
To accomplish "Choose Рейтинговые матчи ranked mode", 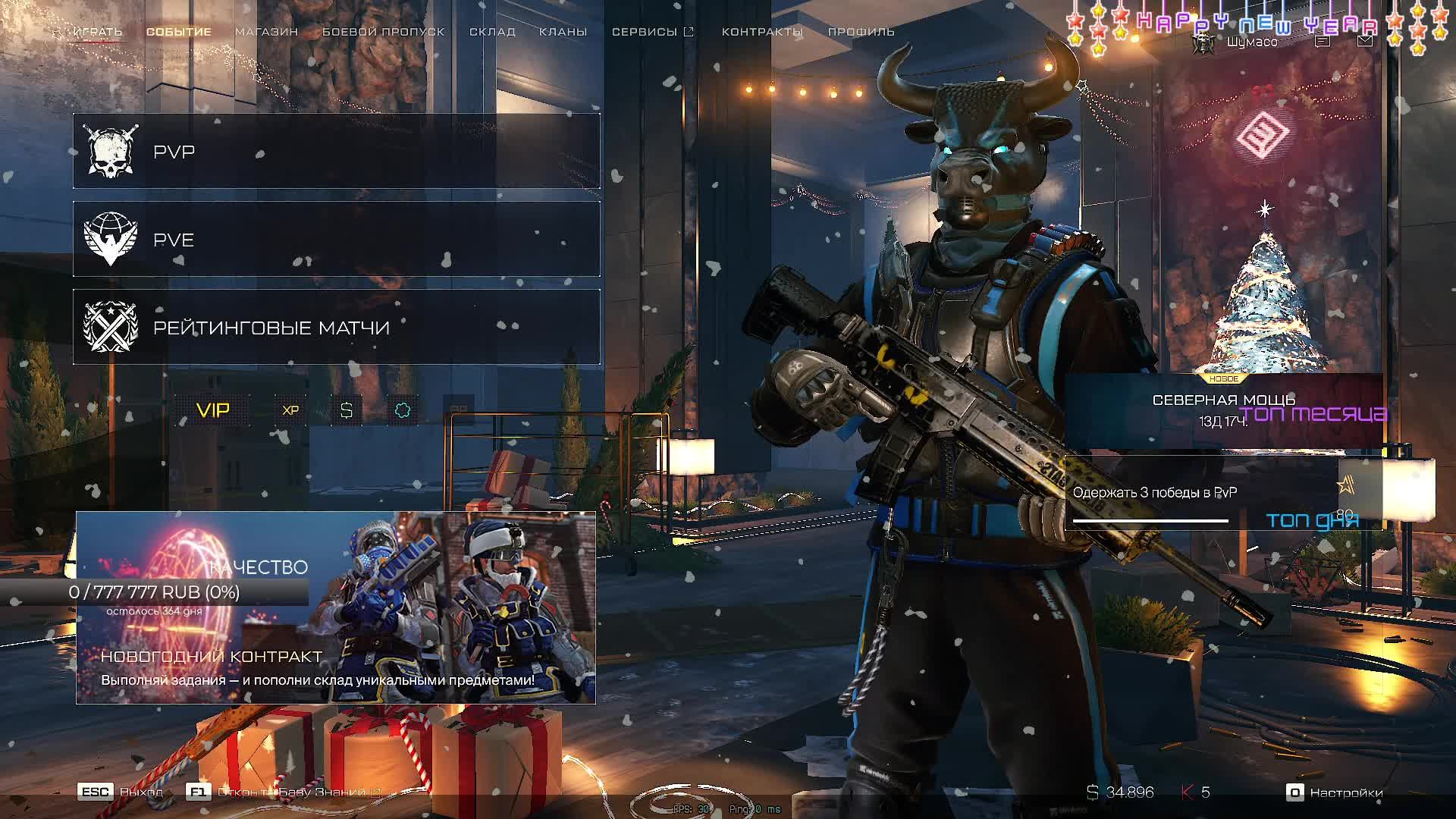I will point(336,328).
